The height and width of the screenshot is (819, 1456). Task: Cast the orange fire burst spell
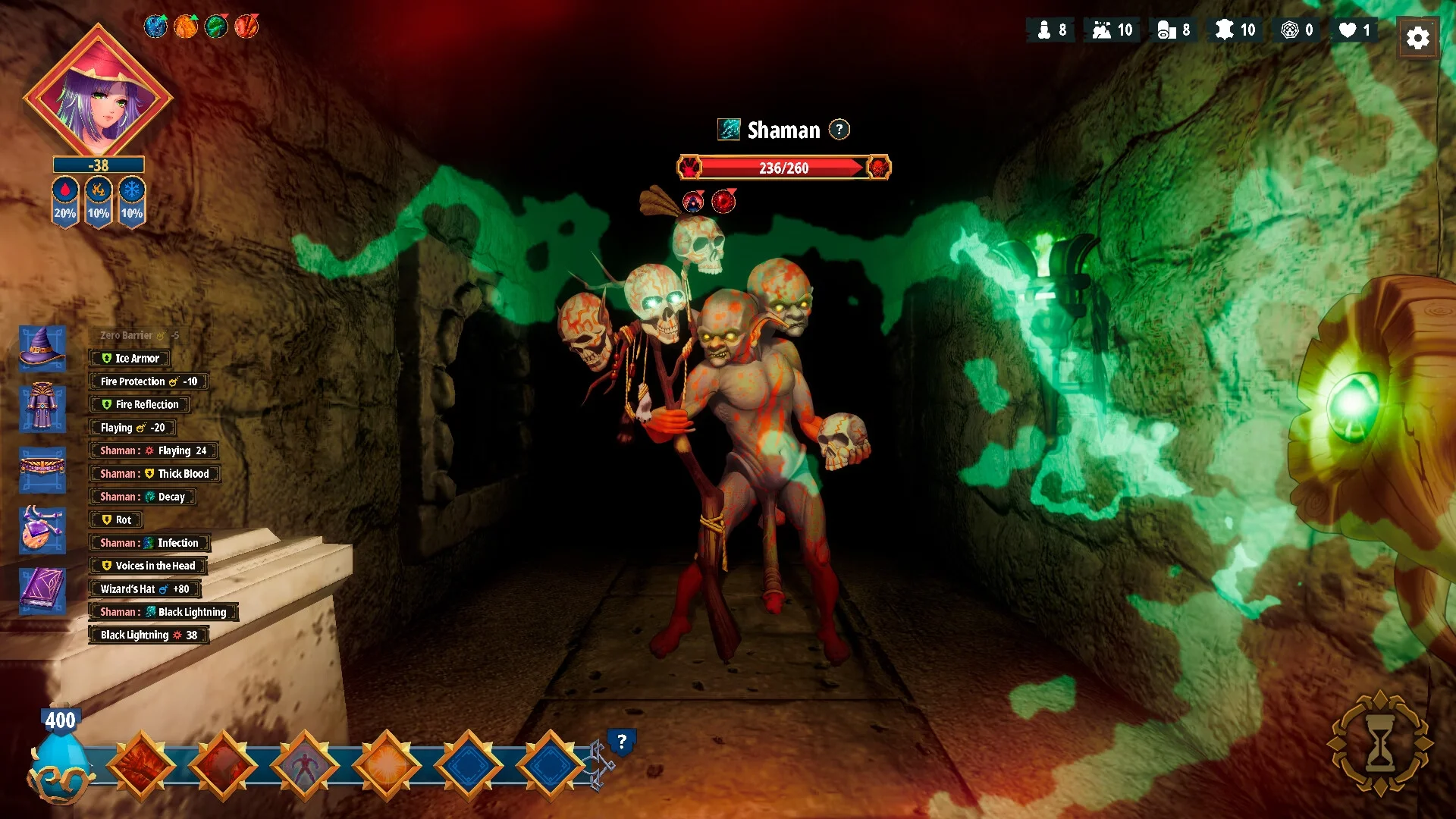point(387,765)
